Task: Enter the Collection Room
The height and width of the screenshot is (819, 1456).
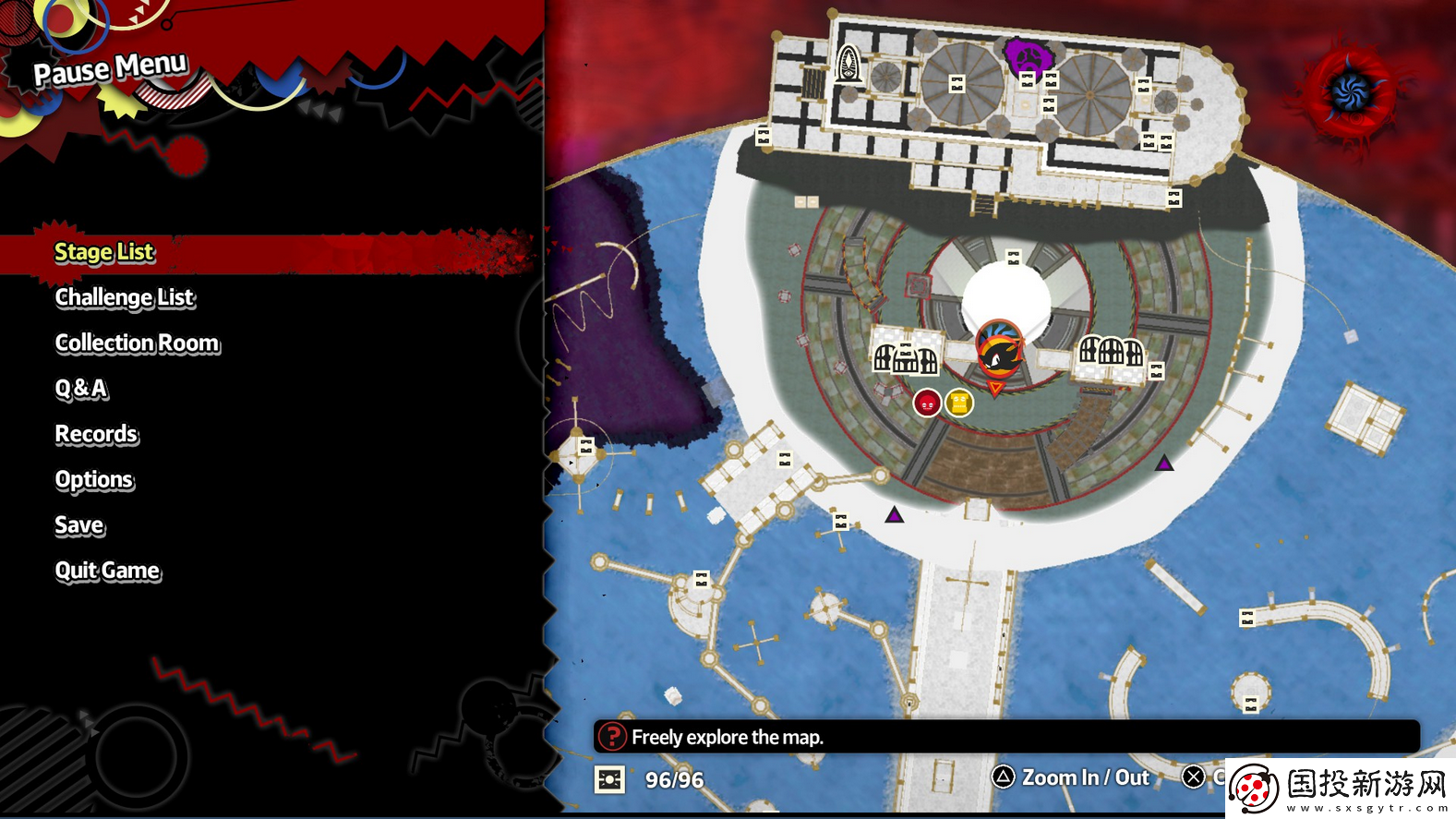Action: click(x=138, y=343)
